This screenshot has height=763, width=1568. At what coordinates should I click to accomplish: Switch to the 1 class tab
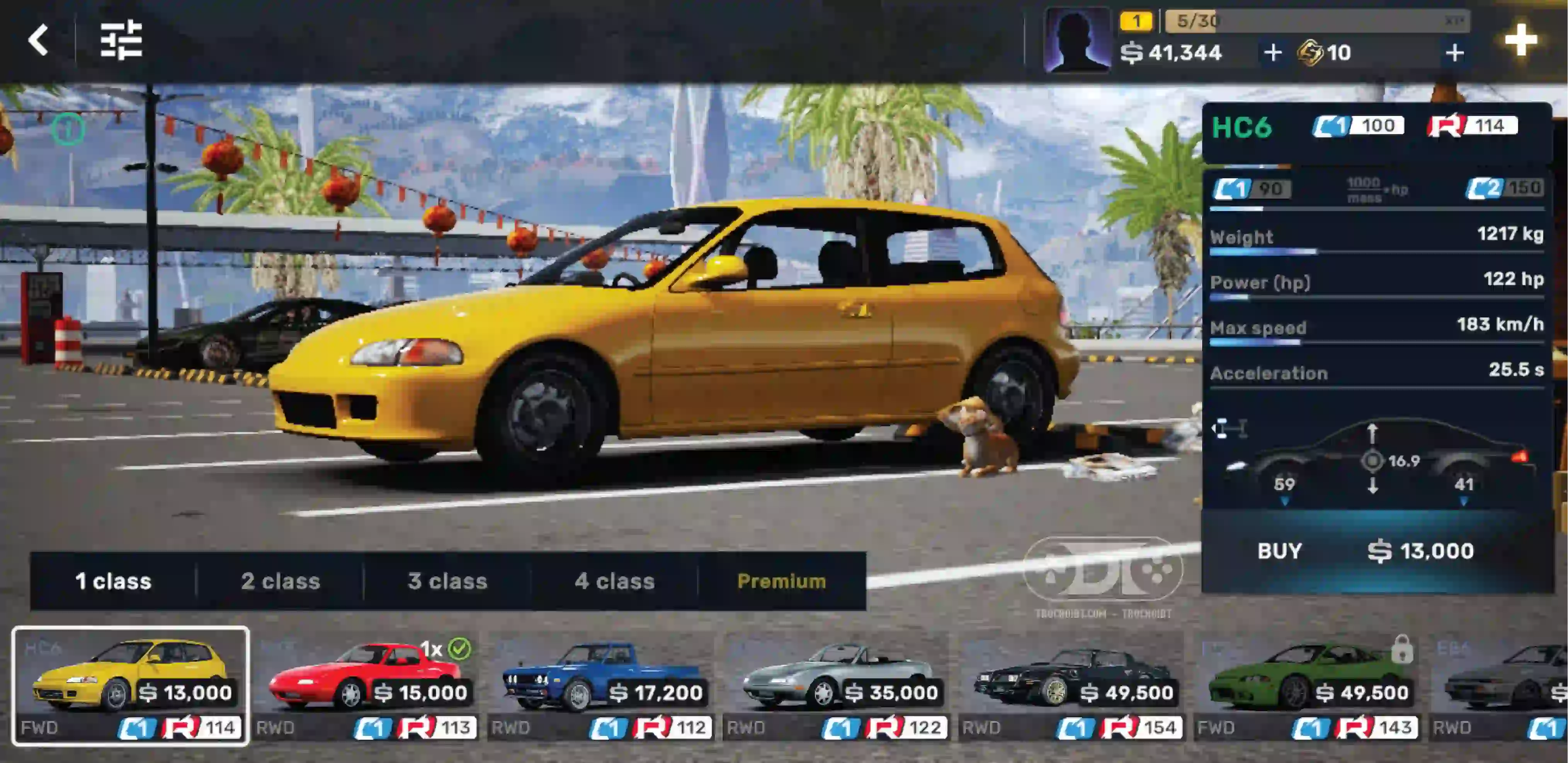coord(113,581)
